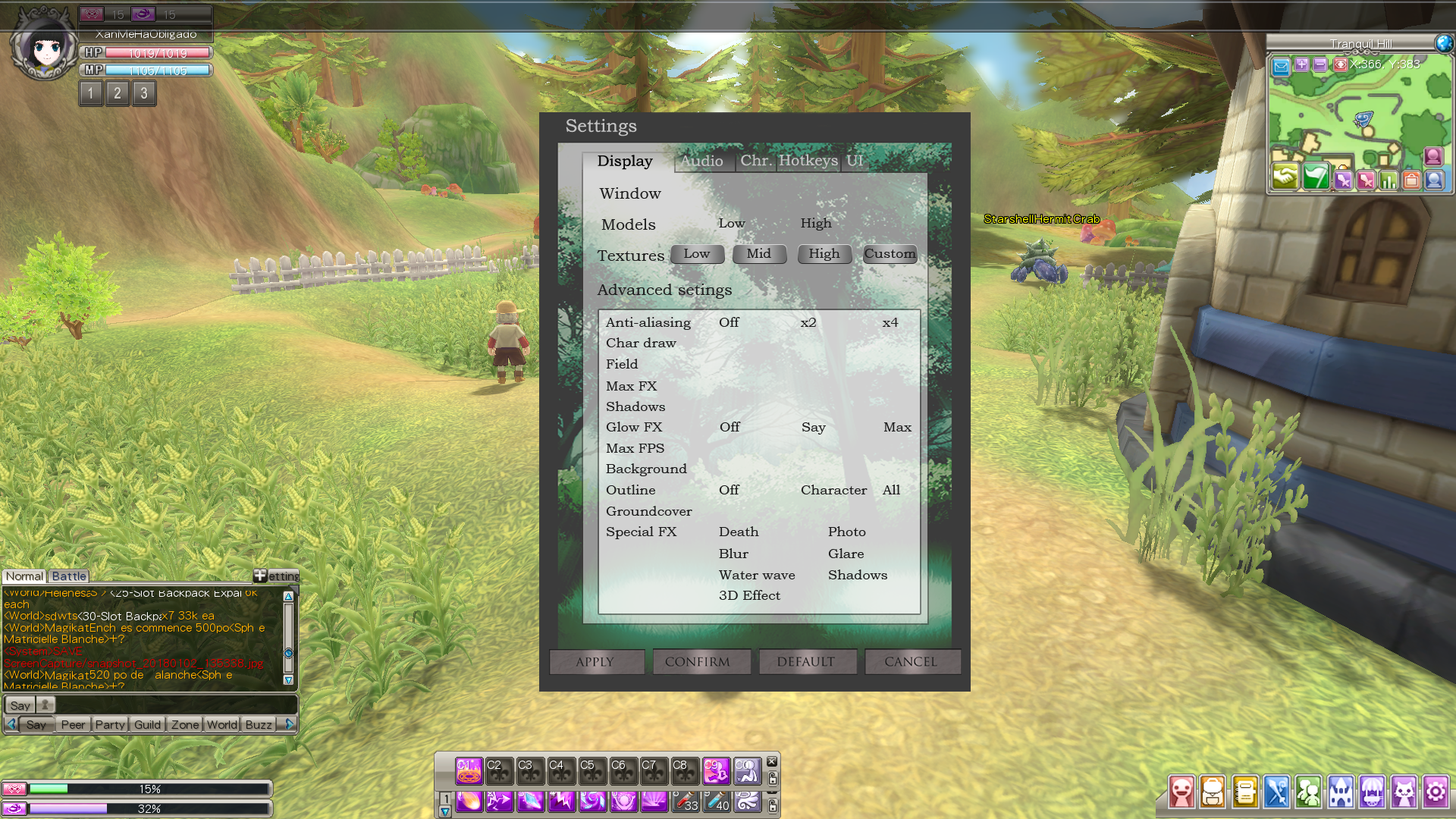Restore default settings
1456x819 pixels.
[807, 662]
